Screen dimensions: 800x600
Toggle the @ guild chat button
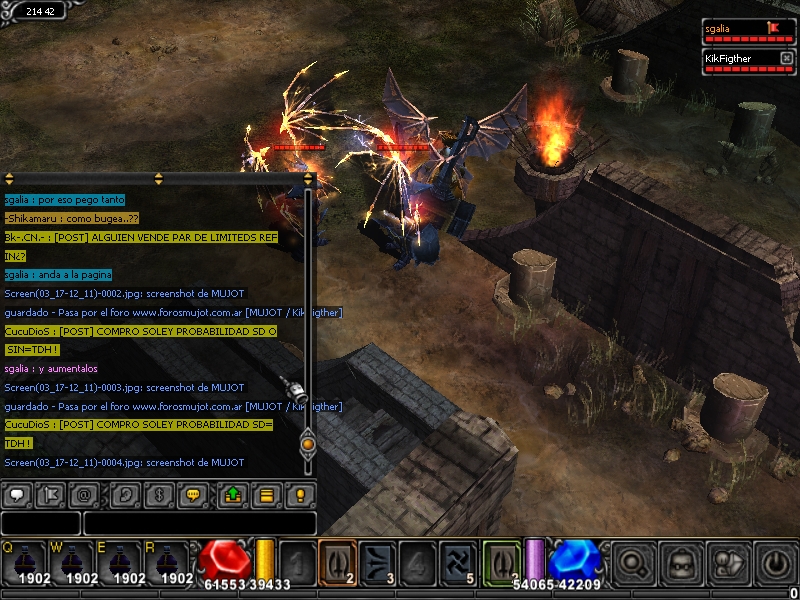click(x=84, y=494)
